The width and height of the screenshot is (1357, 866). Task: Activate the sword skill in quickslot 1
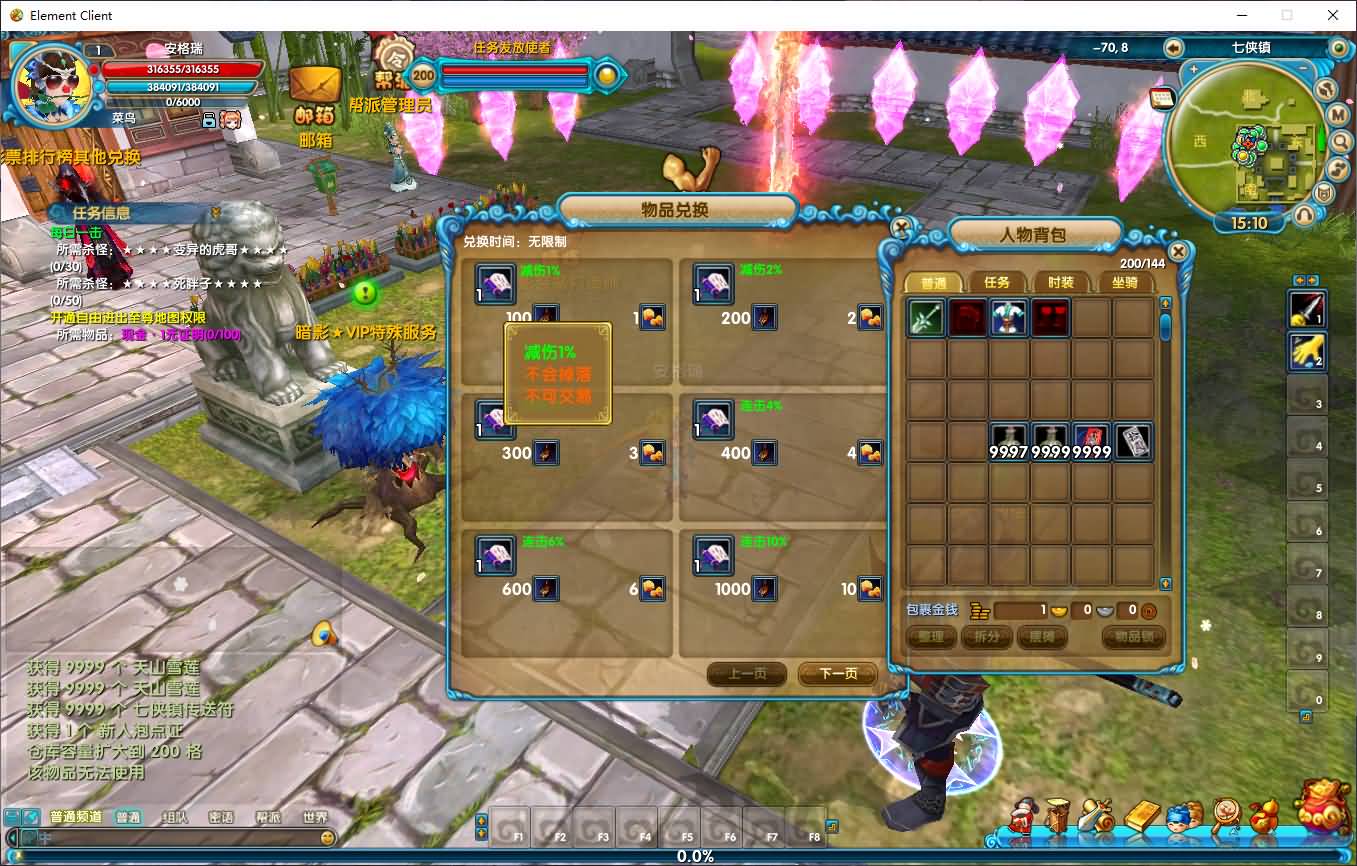tap(1306, 307)
